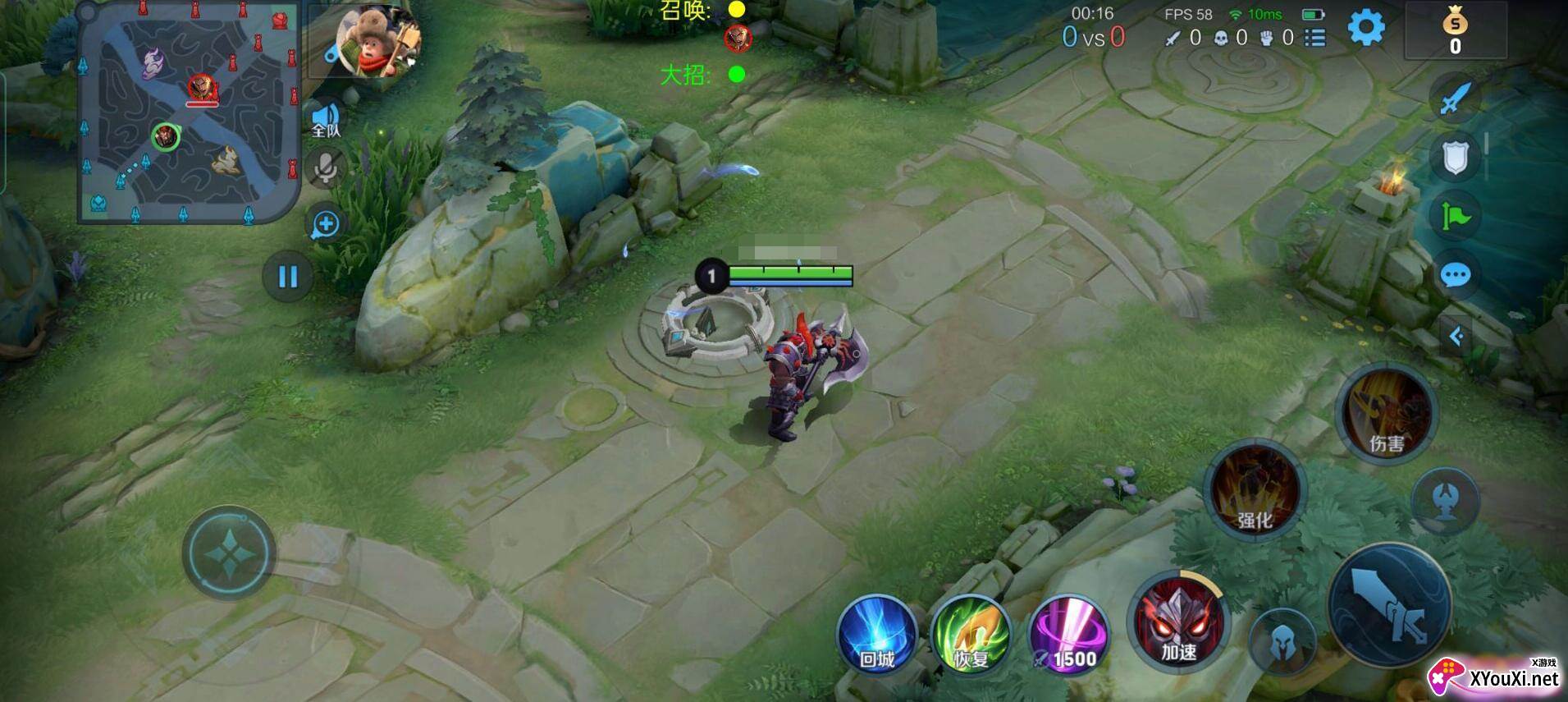Activate the 强化 enhance skill
1568x702 pixels.
coord(1253,490)
